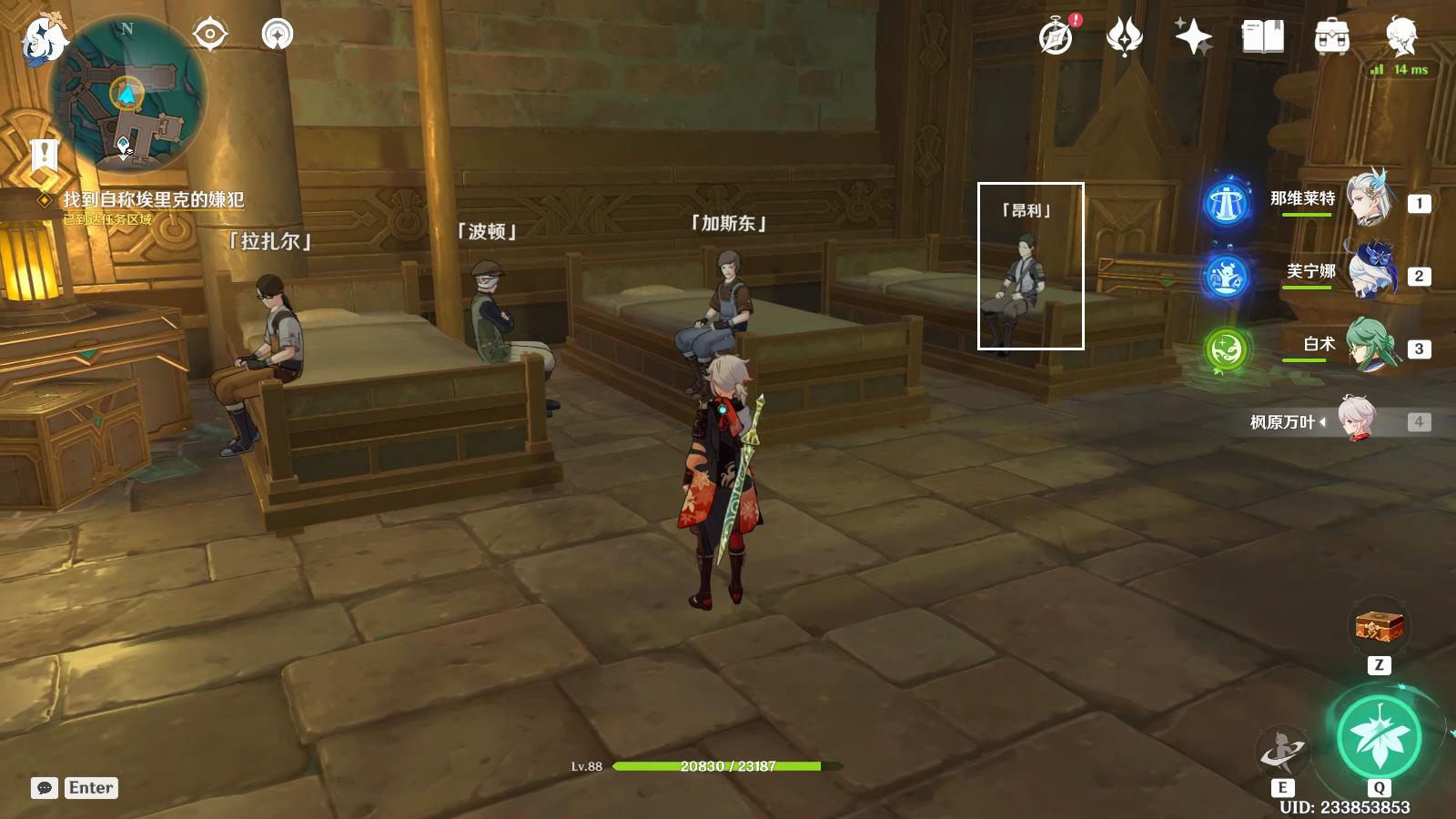Open the events compass icon
The image size is (1456, 819).
[x=1057, y=36]
